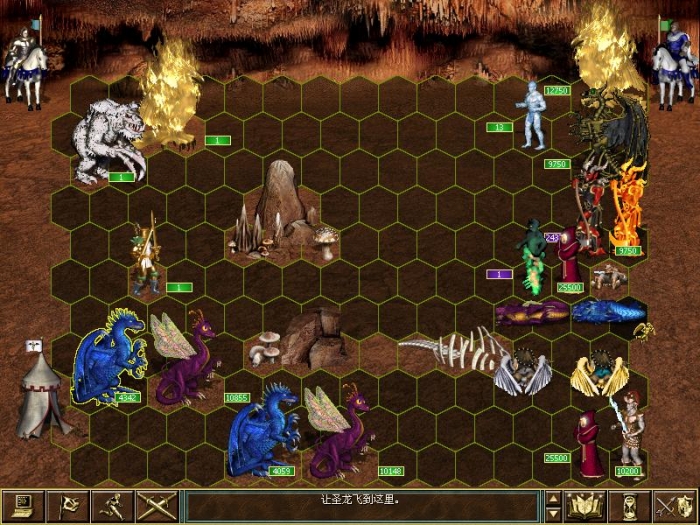This screenshot has height=525, width=700.
Task: Retreat using the running man button
Action: pyautogui.click(x=114, y=505)
